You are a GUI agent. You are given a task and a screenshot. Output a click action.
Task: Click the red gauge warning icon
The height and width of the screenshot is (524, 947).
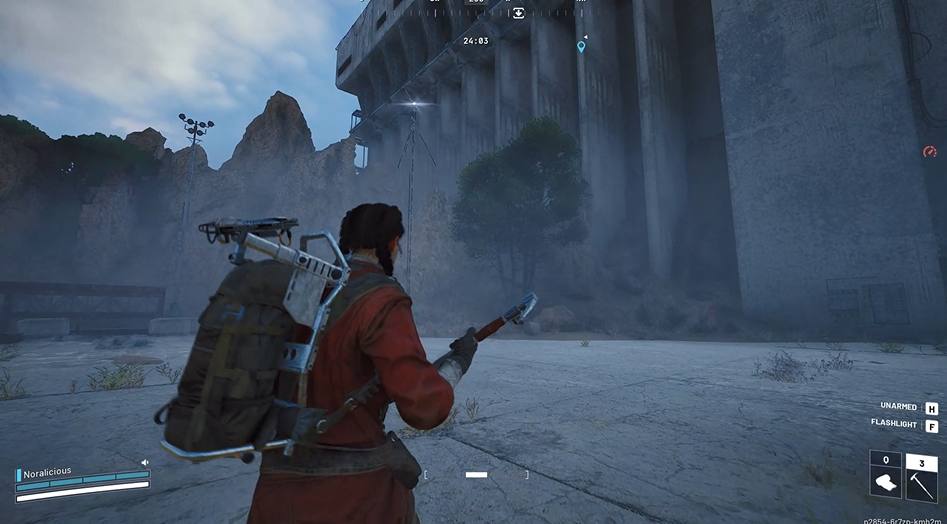(930, 152)
